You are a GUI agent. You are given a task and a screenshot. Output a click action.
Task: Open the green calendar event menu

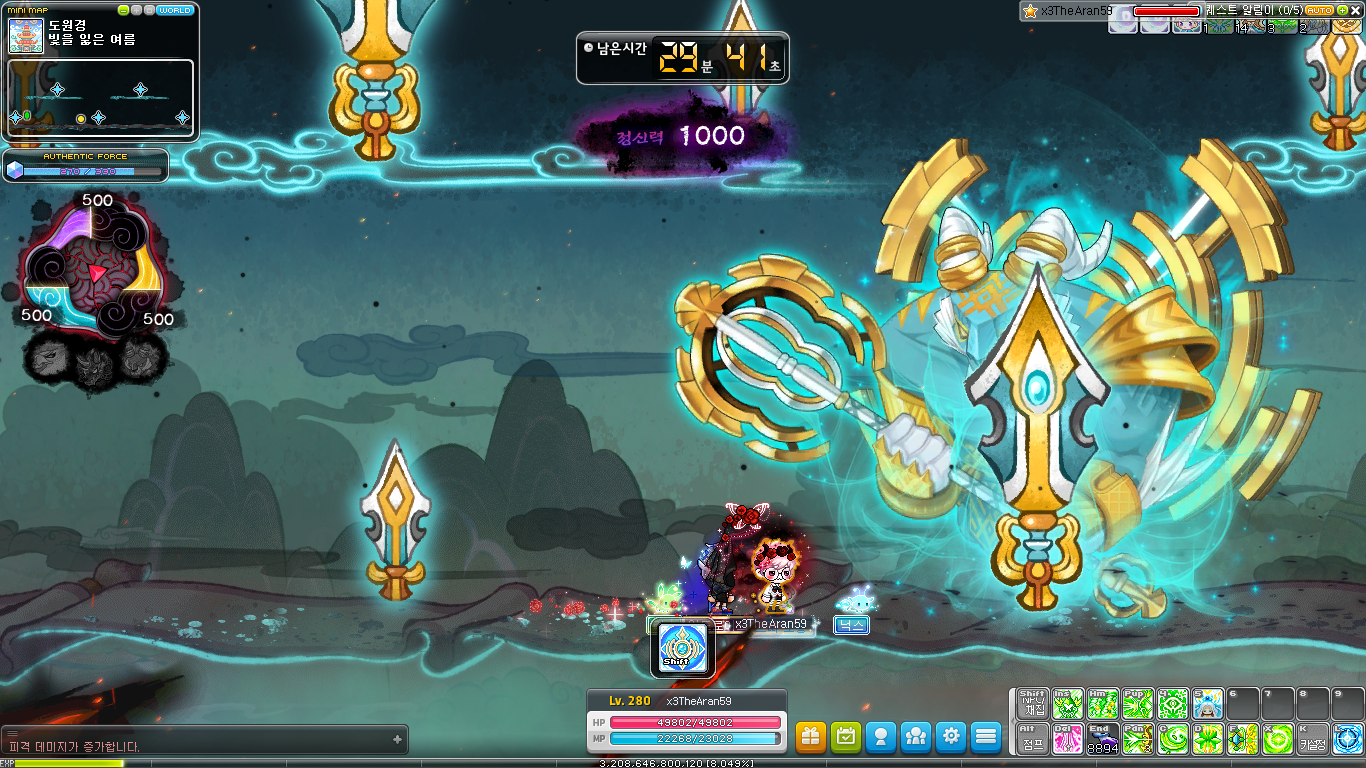[x=846, y=737]
